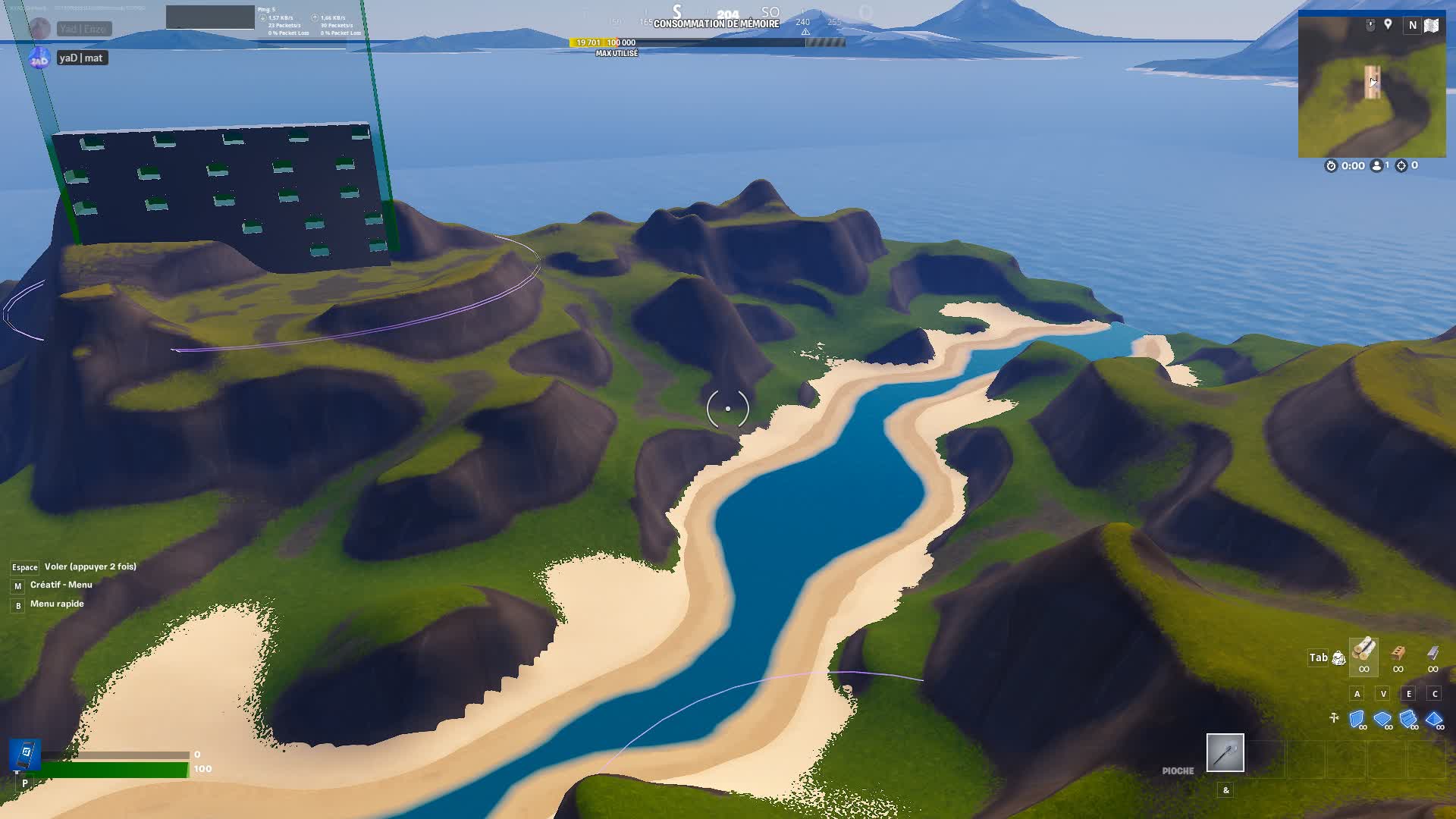Click the location pin icon above the minimap
Image resolution: width=1456 pixels, height=819 pixels.
click(x=1388, y=24)
